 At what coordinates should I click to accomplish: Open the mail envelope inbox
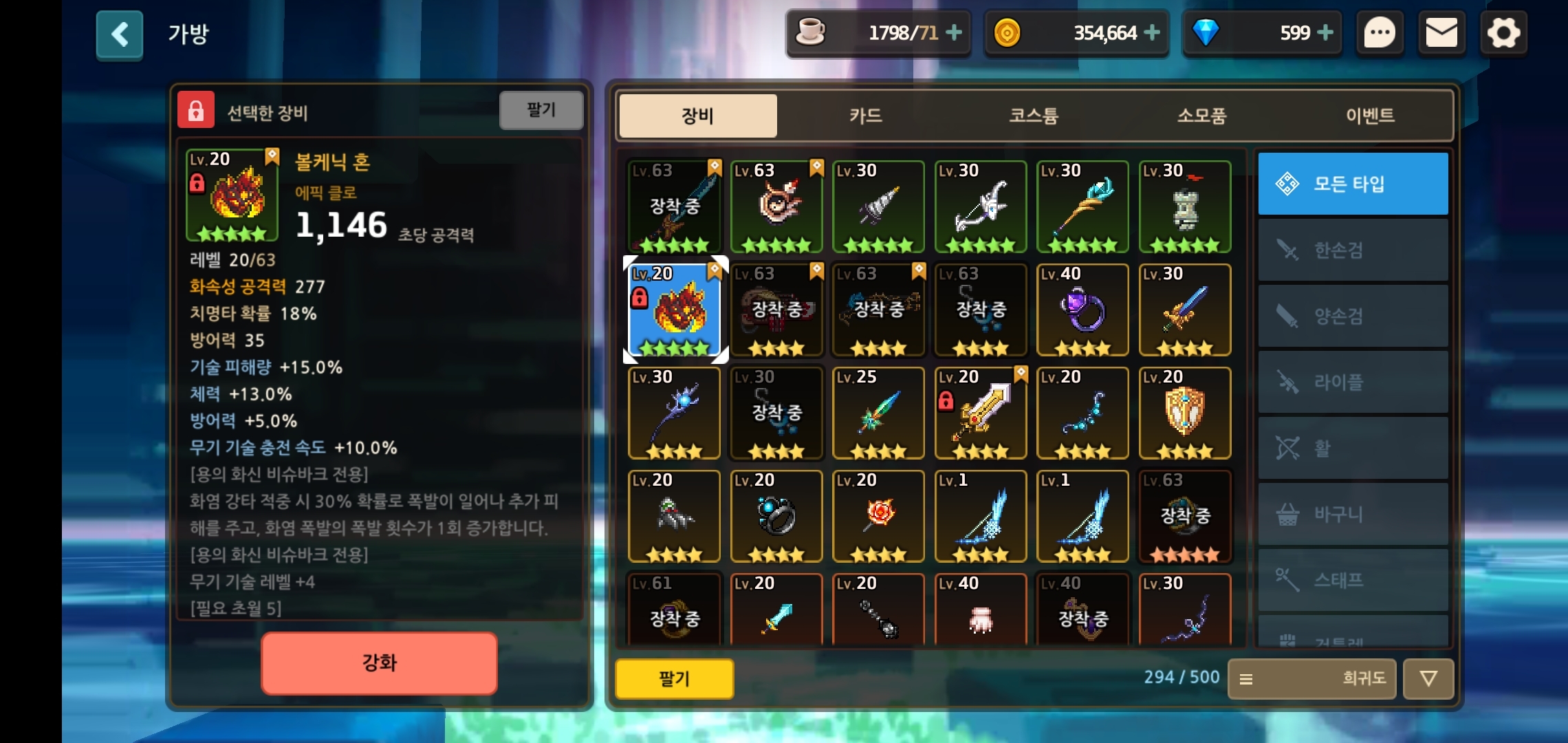(1441, 33)
